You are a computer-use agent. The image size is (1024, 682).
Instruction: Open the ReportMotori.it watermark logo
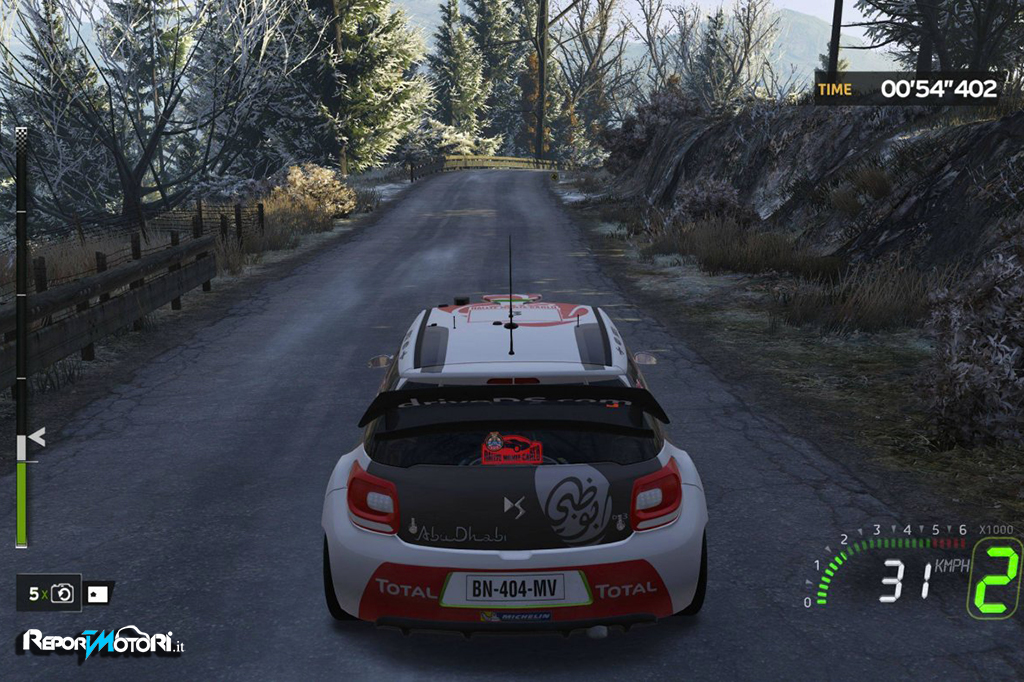[x=100, y=643]
